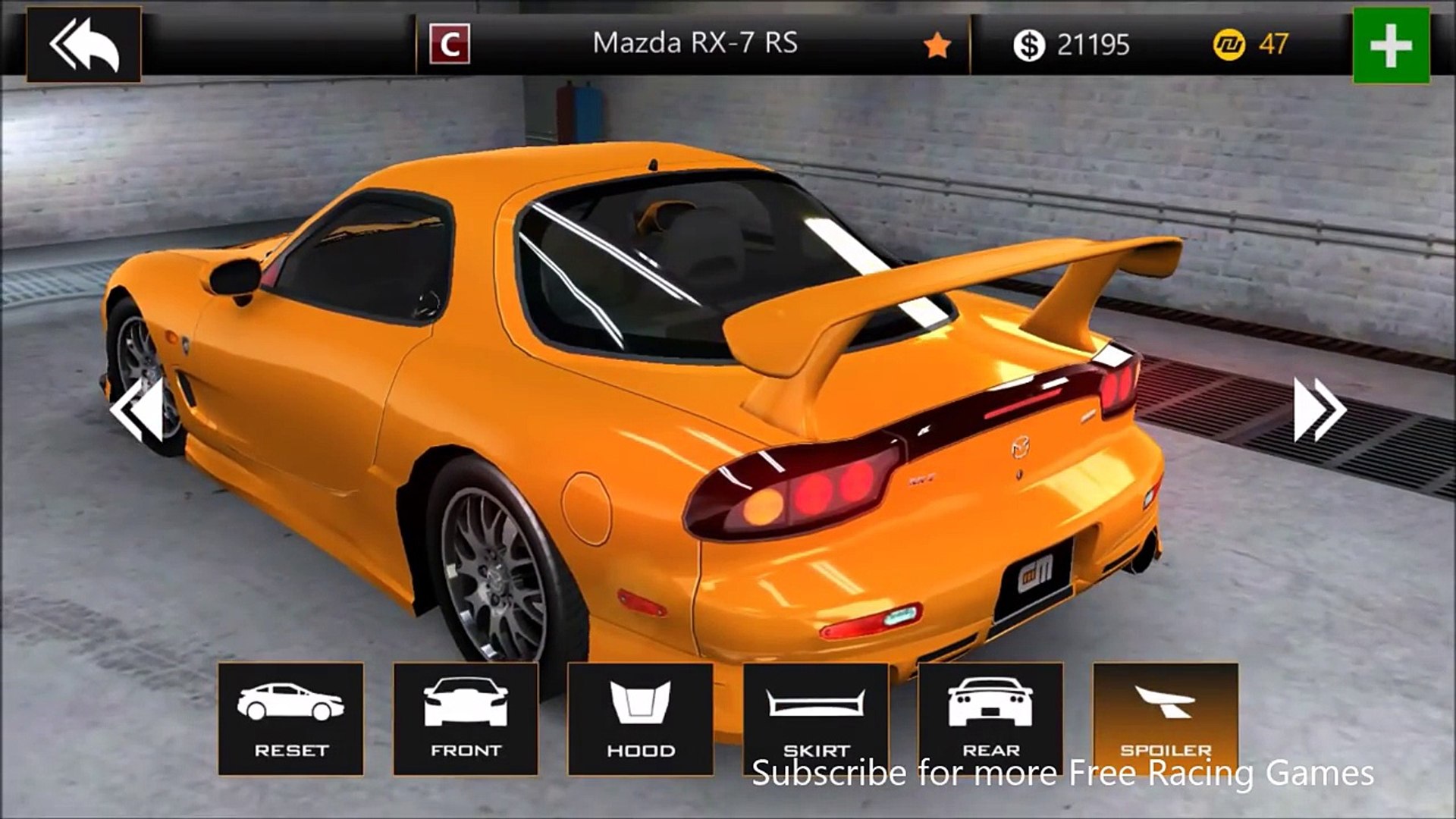The height and width of the screenshot is (819, 1456).
Task: Reset the car body customization
Action: click(x=290, y=718)
